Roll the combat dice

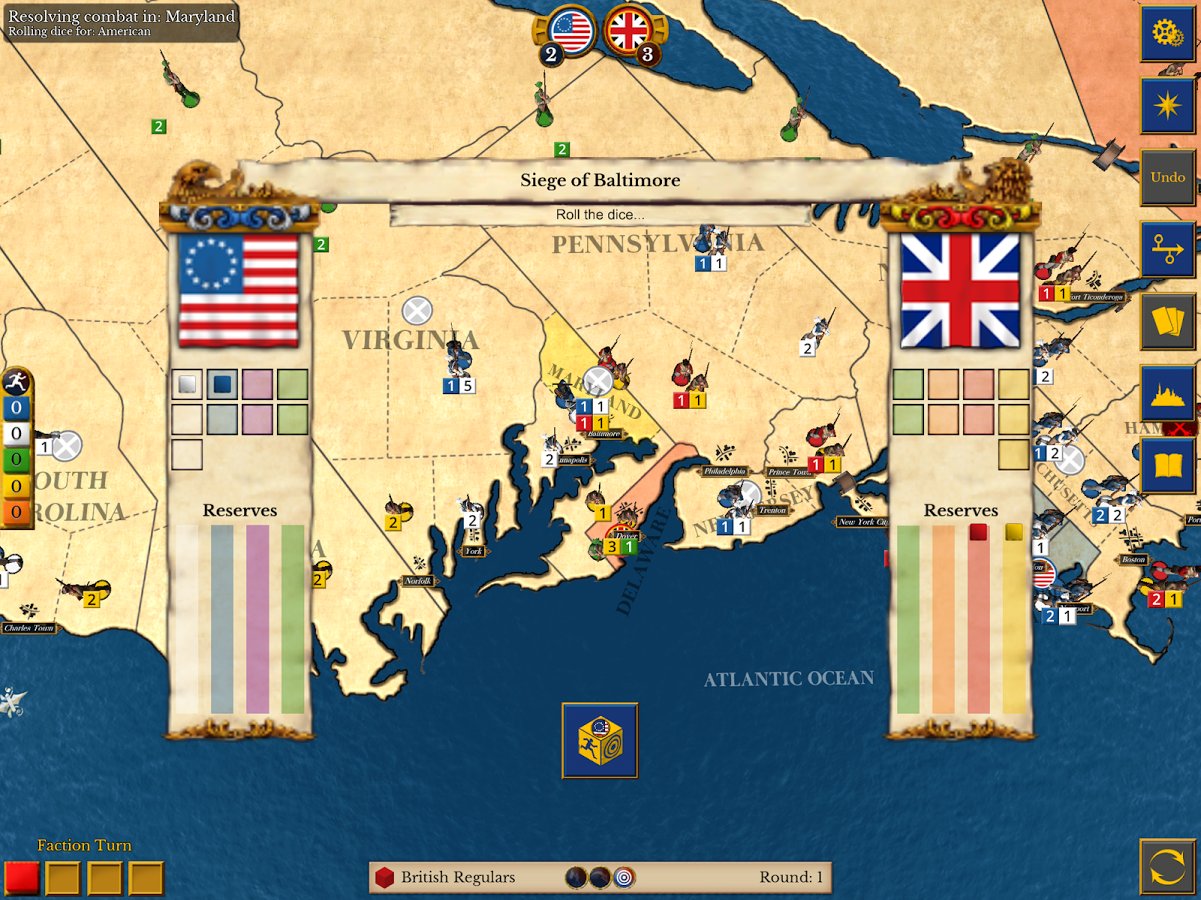point(600,740)
